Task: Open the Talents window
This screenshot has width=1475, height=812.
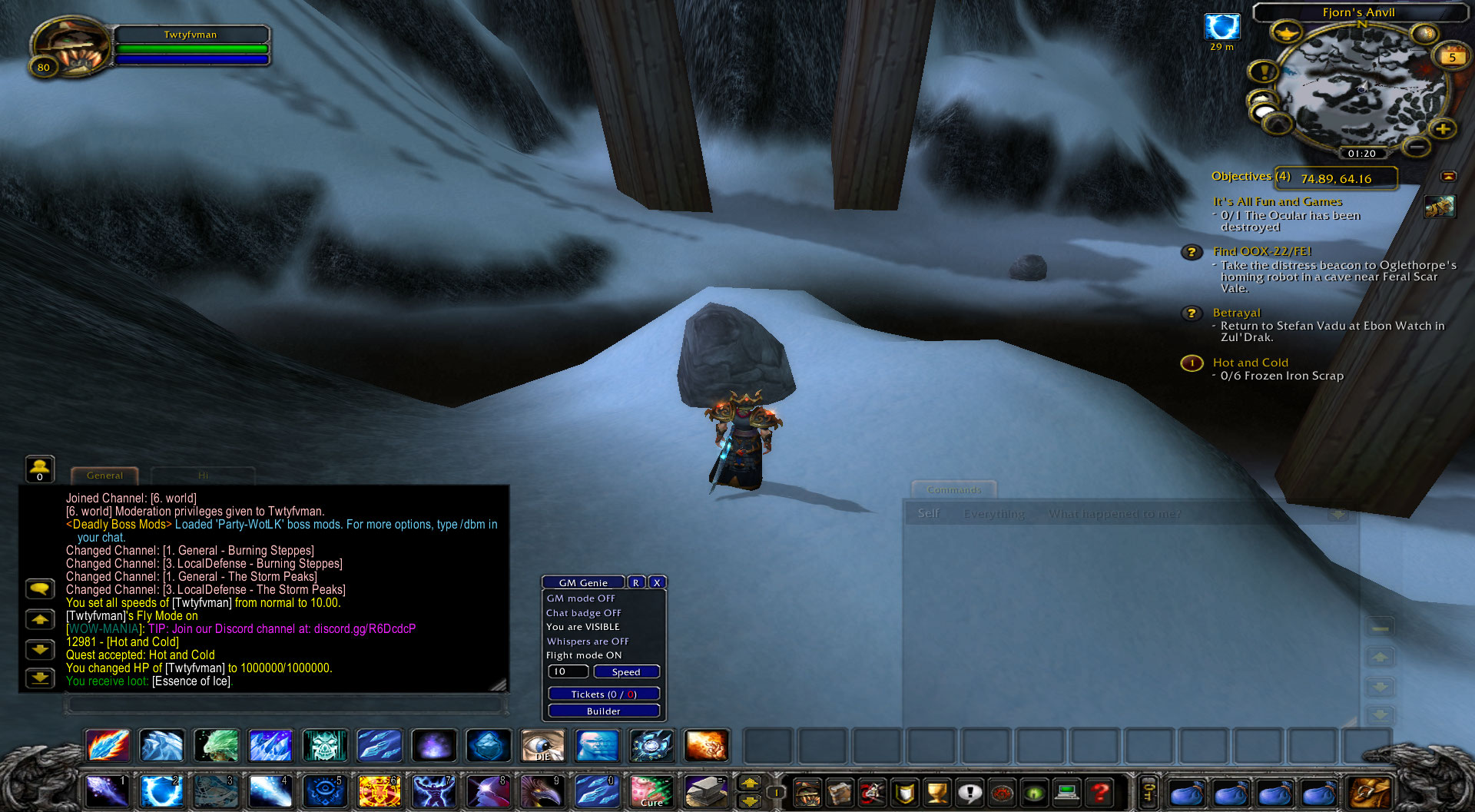Action: click(x=872, y=791)
